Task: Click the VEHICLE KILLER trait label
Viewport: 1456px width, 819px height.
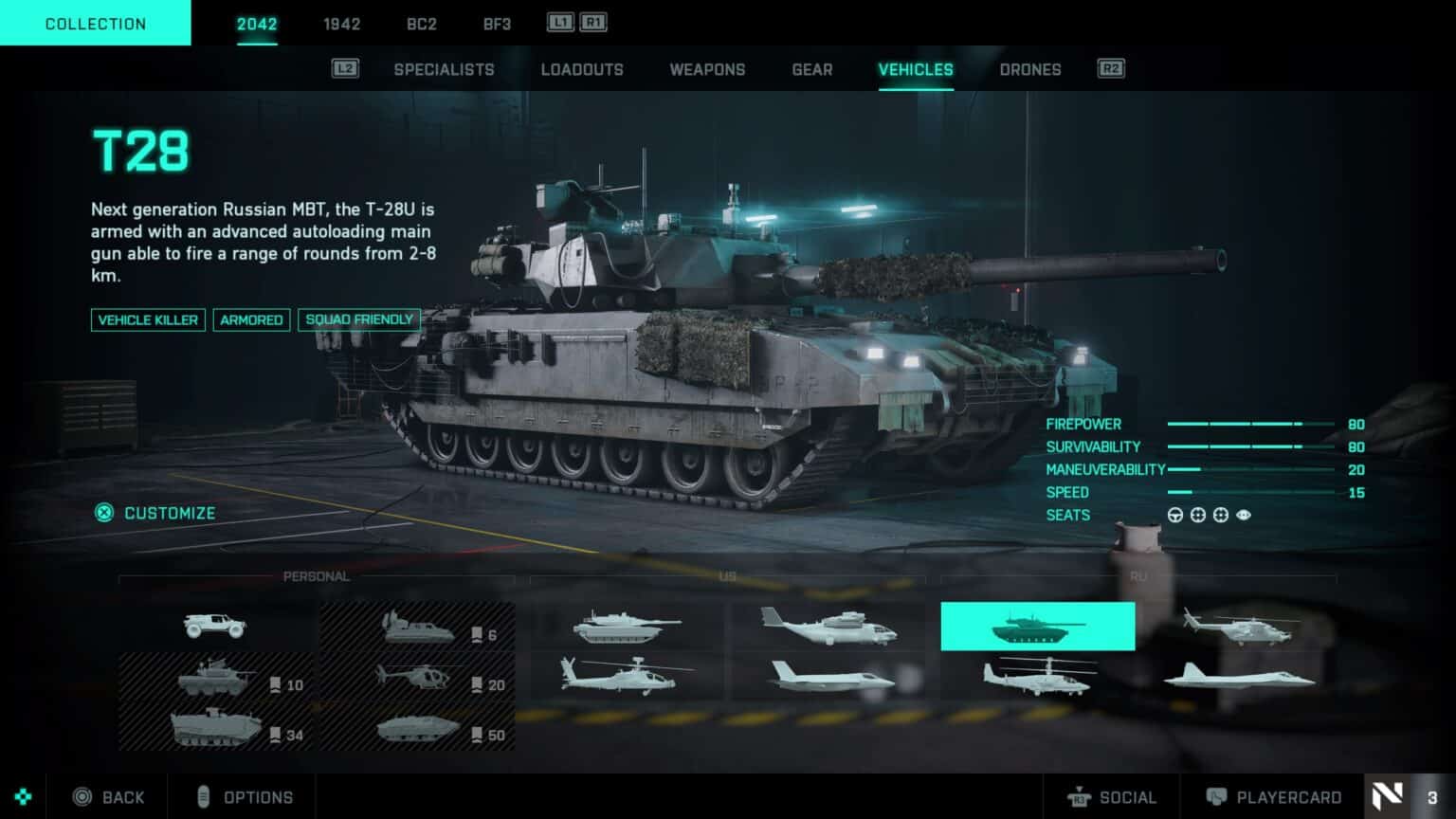Action: click(x=148, y=320)
